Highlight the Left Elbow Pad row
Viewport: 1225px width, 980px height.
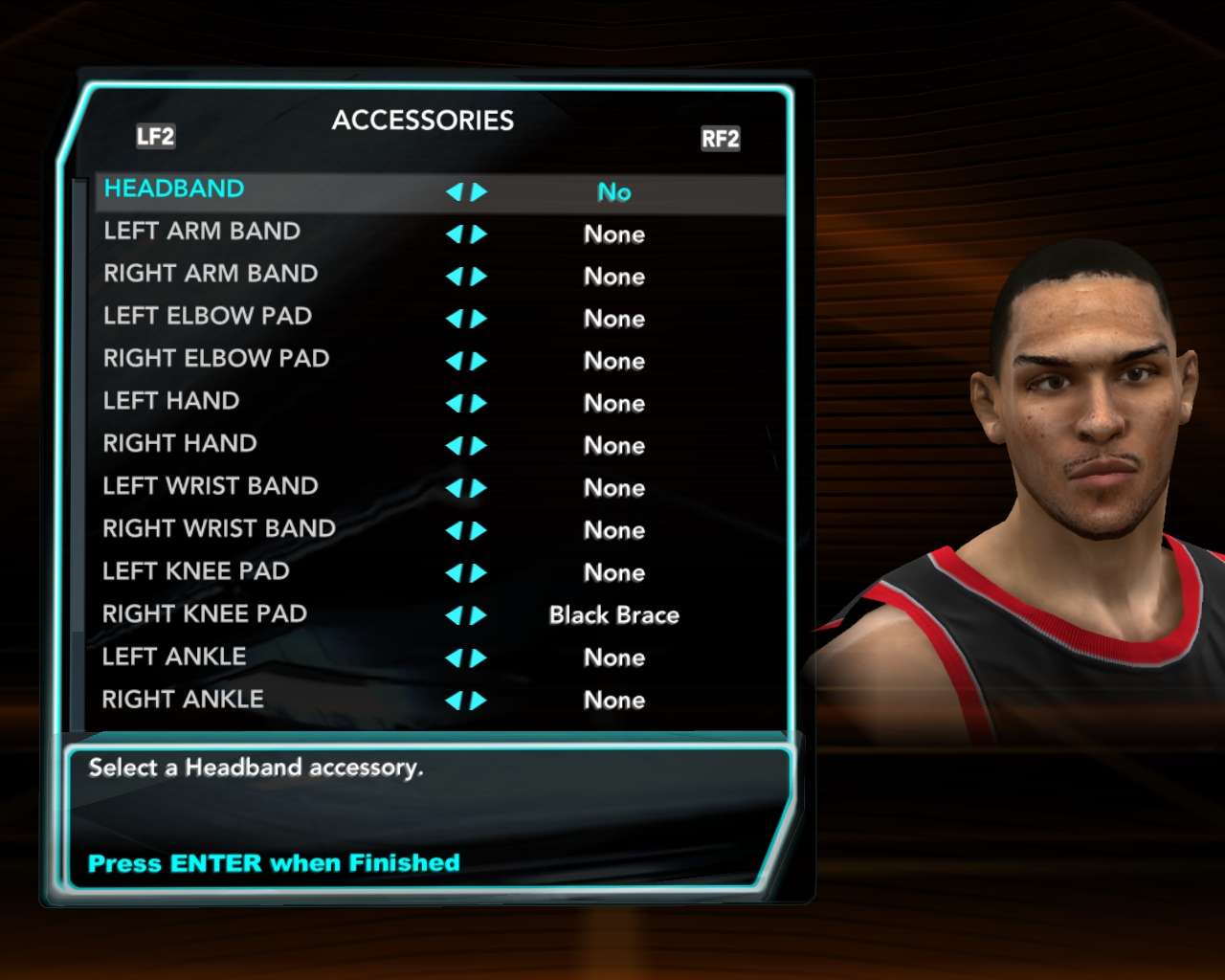(x=208, y=316)
